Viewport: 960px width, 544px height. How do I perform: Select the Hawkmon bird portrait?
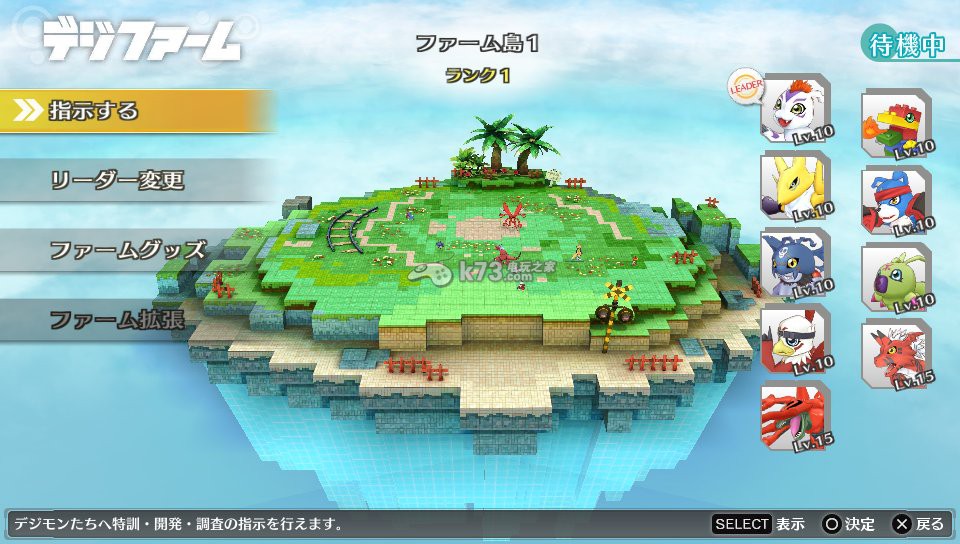pos(794,341)
